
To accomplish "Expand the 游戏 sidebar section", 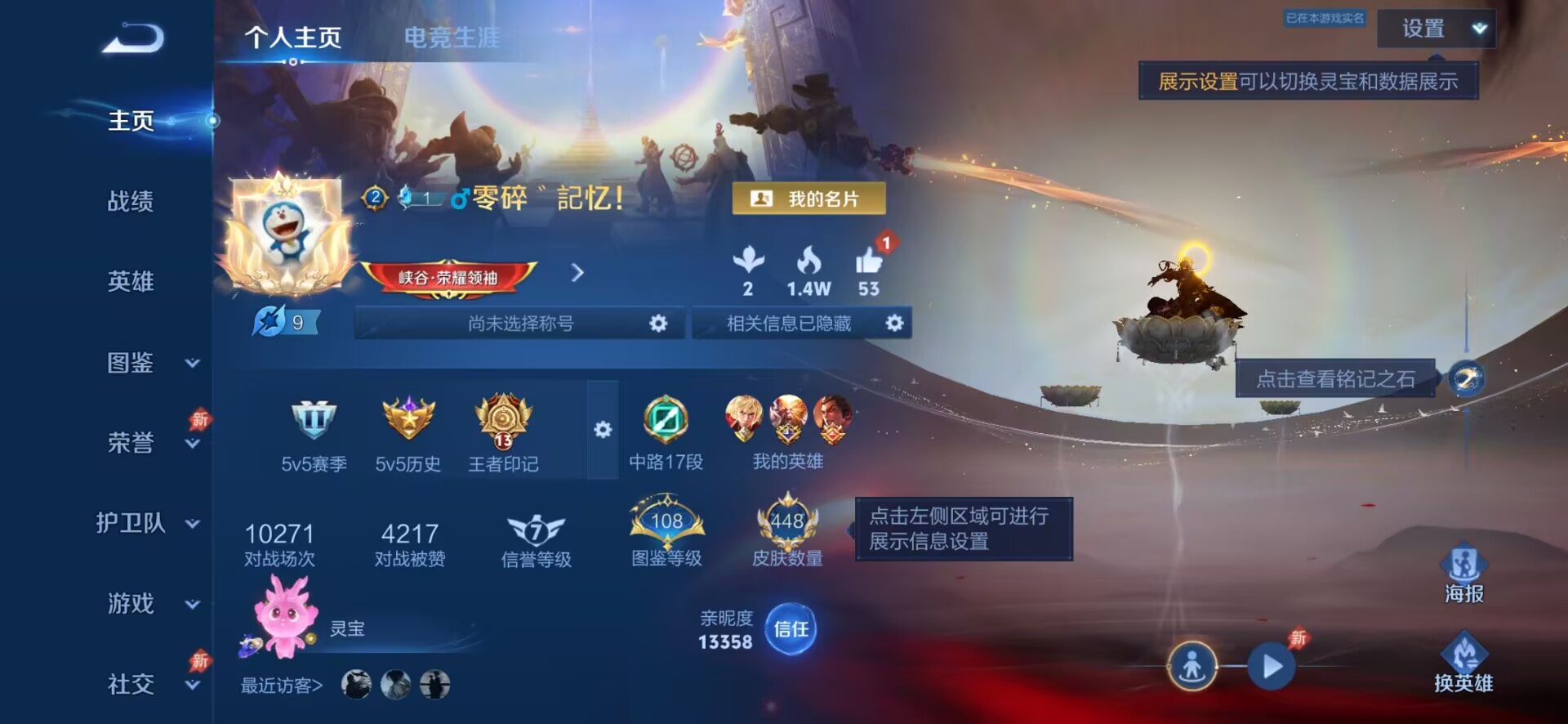I will pyautogui.click(x=131, y=603).
